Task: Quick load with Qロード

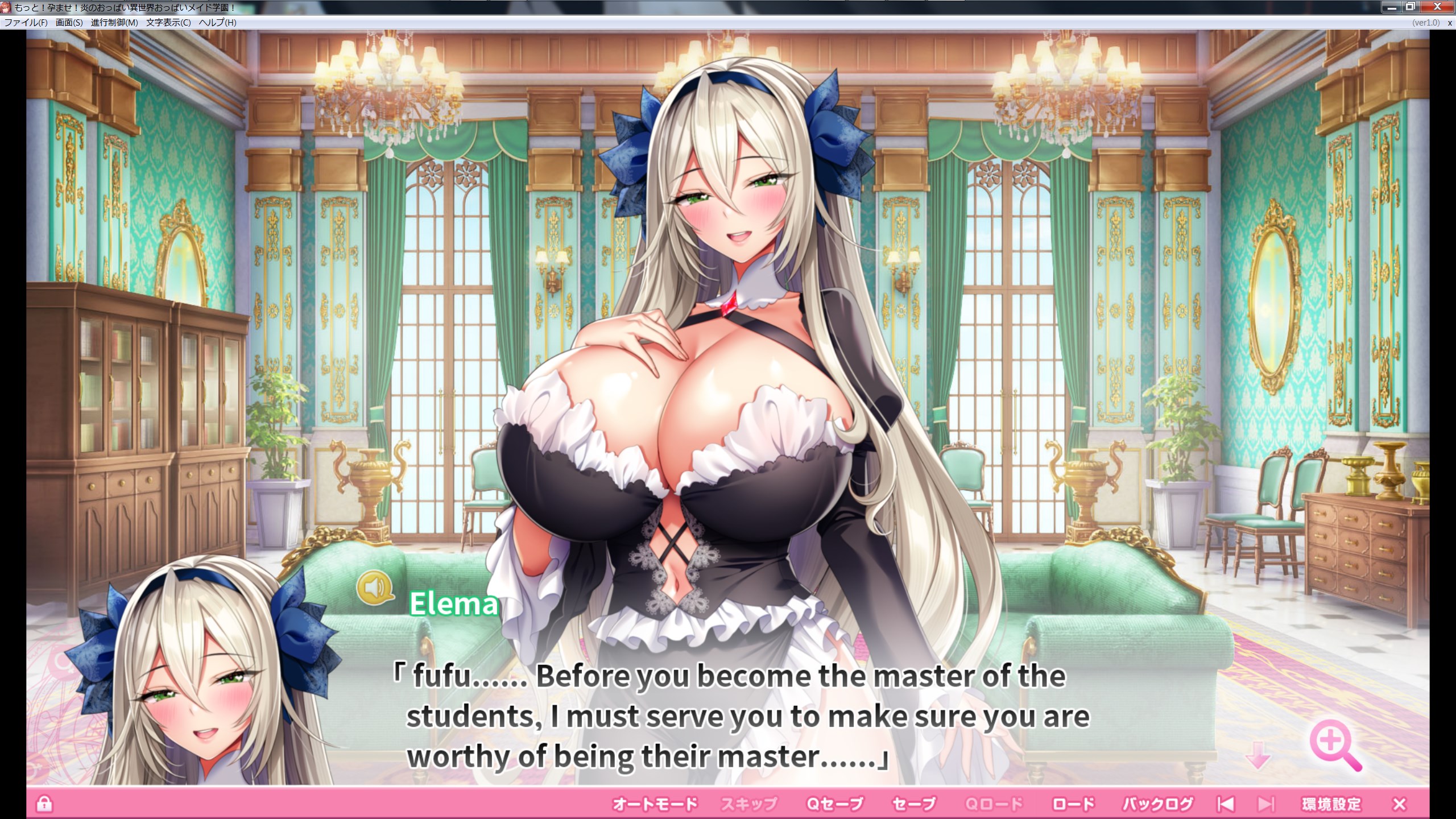Action: click(x=994, y=804)
